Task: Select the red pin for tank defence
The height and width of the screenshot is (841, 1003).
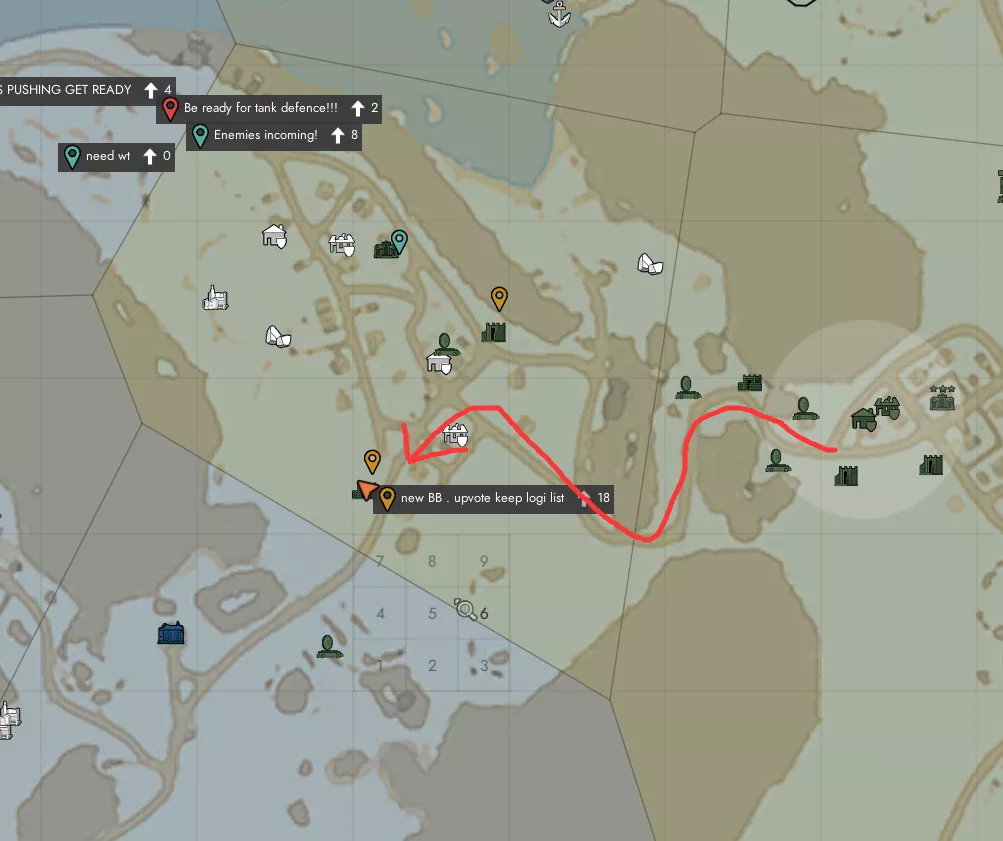Action: coord(170,108)
